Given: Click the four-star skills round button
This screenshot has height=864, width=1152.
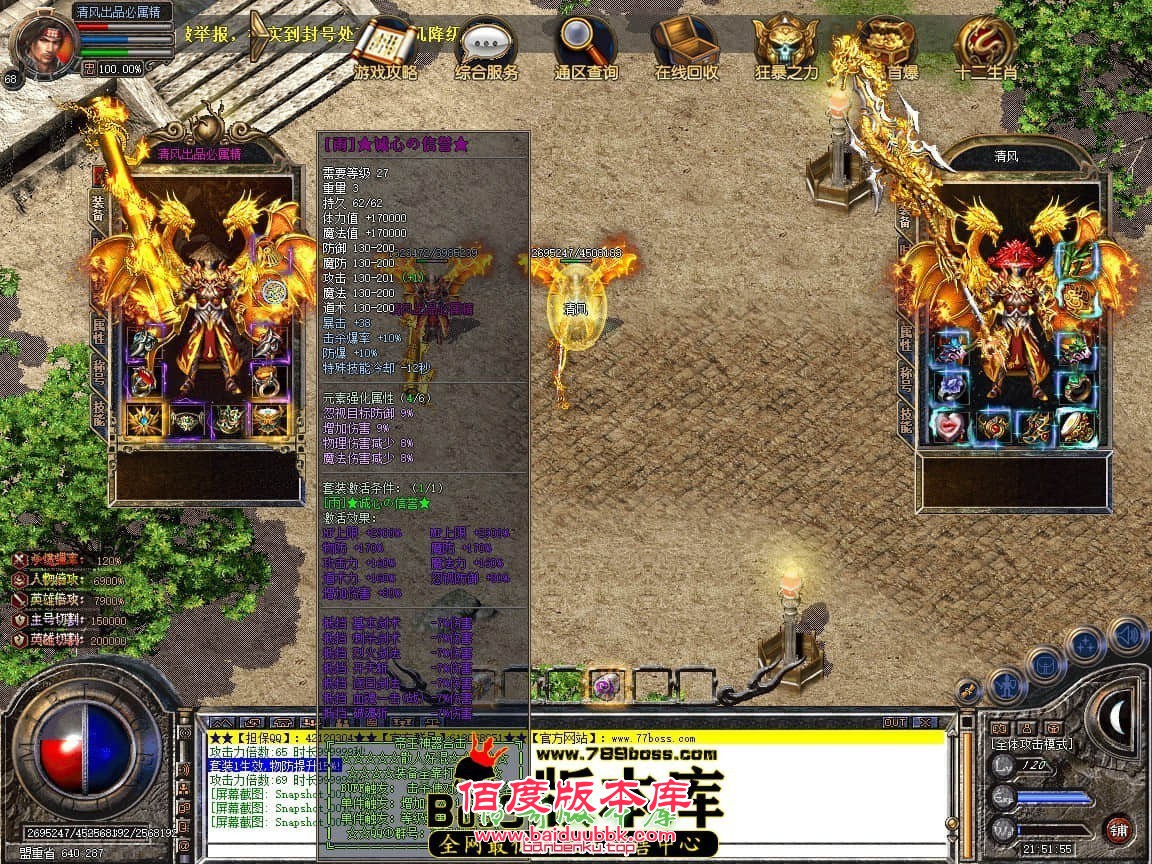Looking at the screenshot, I should (1086, 643).
